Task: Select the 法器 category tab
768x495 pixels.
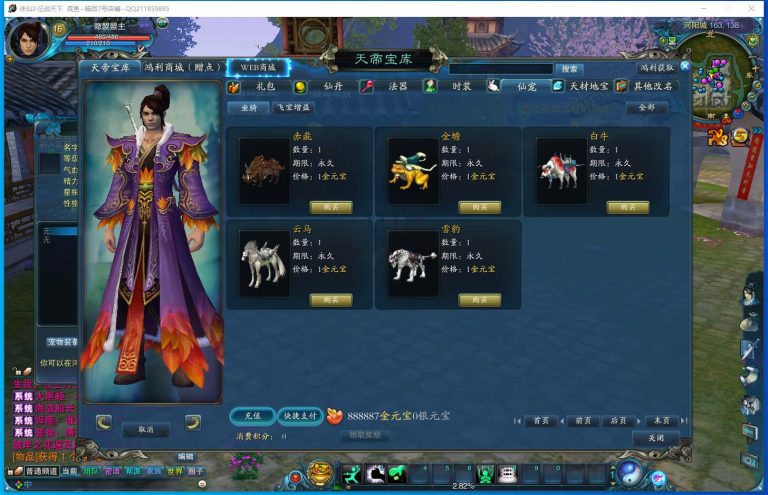Action: 397,86
